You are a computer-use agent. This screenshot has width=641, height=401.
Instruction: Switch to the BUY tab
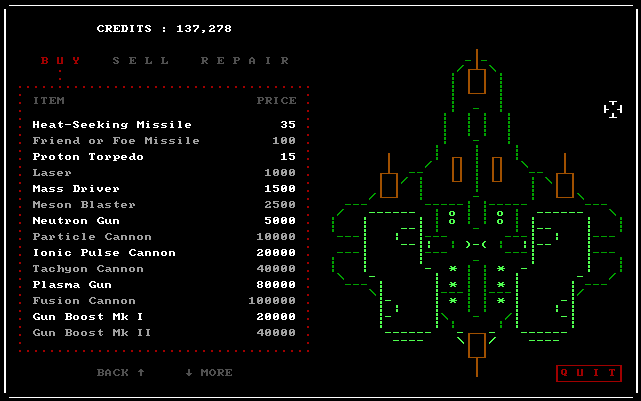click(59, 60)
